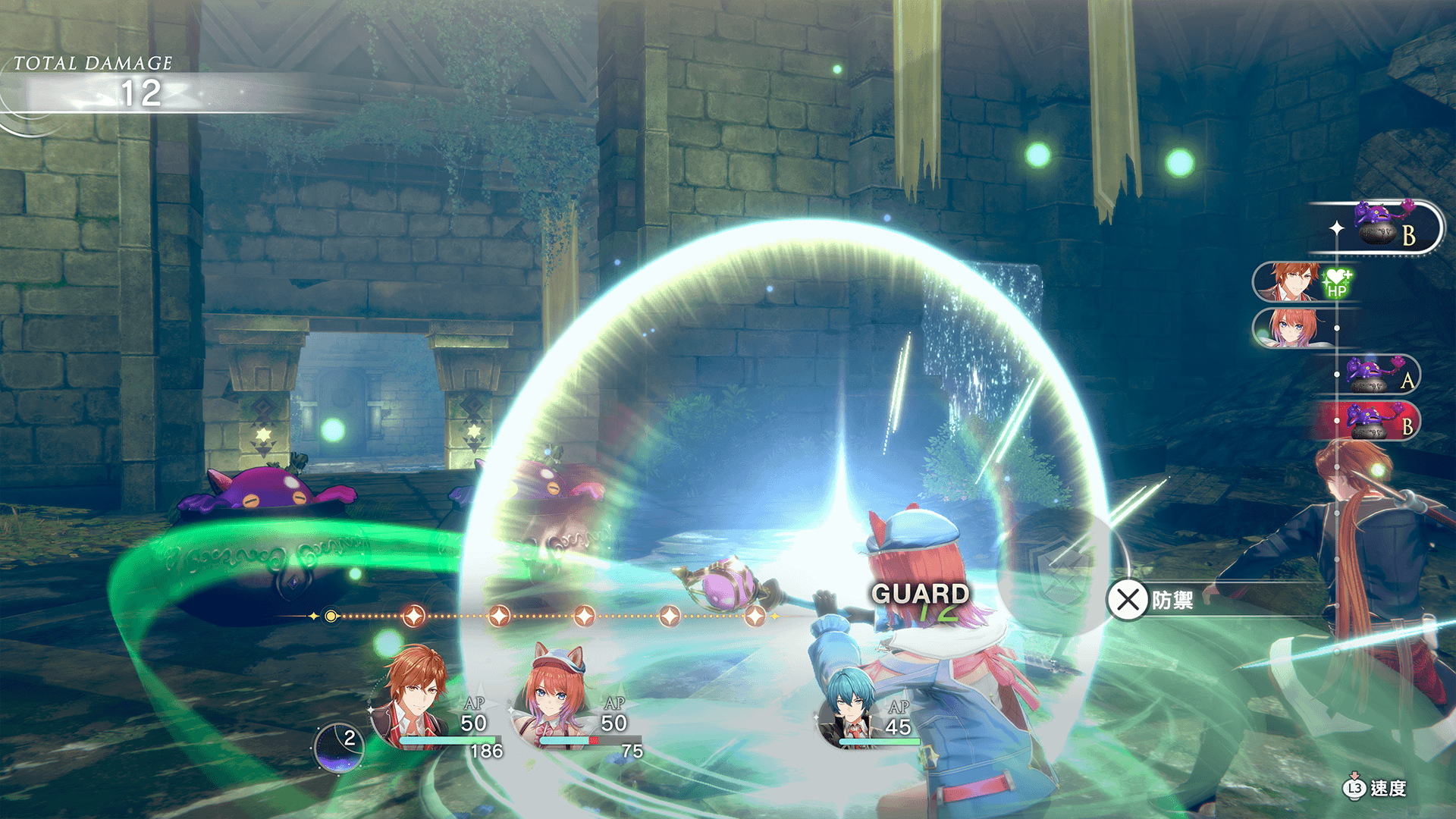Click the moon orb showing 2
This screenshot has width=1456, height=819.
pos(339,747)
